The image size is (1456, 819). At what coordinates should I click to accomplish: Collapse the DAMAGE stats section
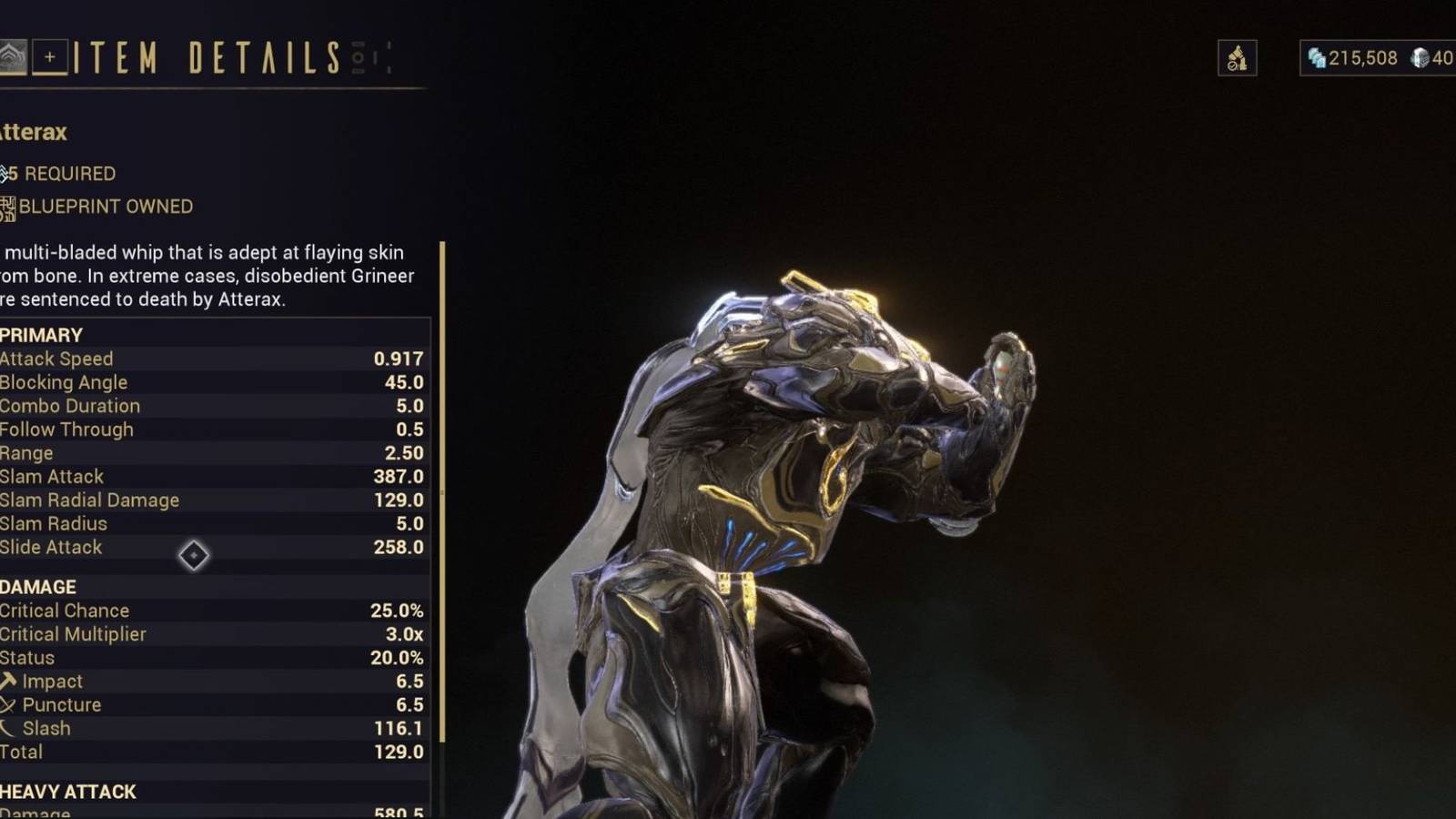point(38,587)
